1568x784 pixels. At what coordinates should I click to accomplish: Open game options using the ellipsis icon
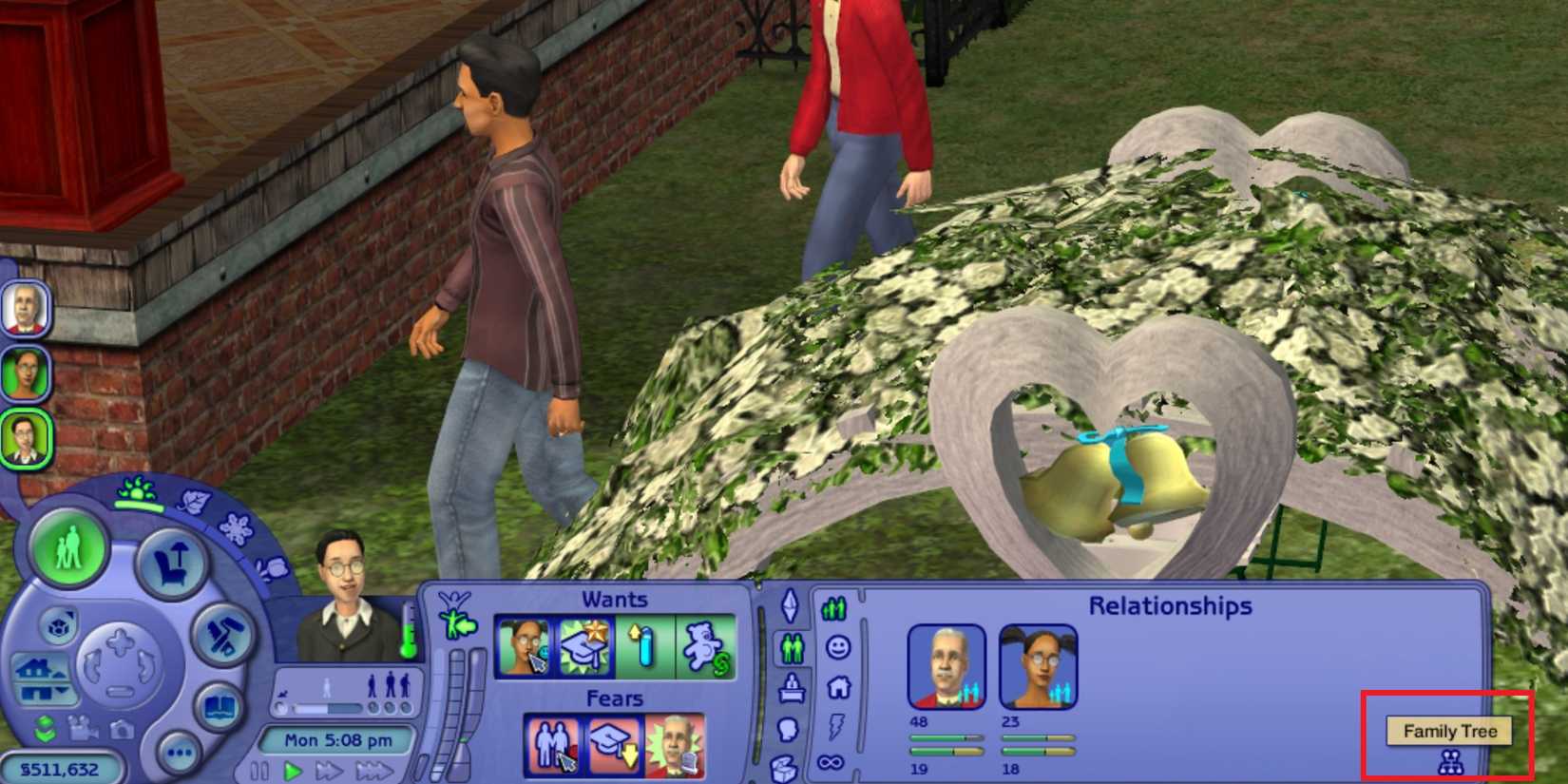pos(180,752)
